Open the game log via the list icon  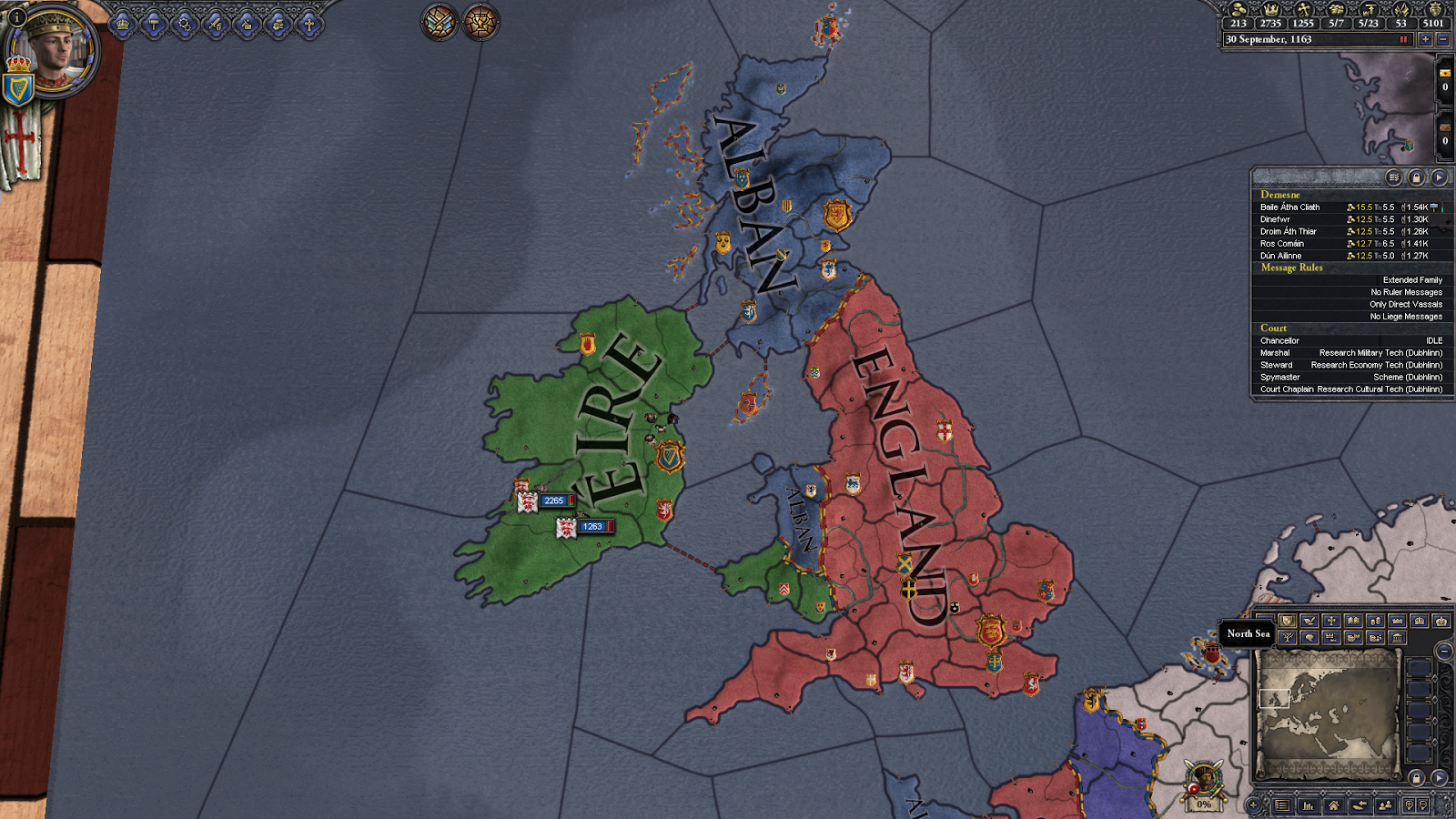[1281, 805]
